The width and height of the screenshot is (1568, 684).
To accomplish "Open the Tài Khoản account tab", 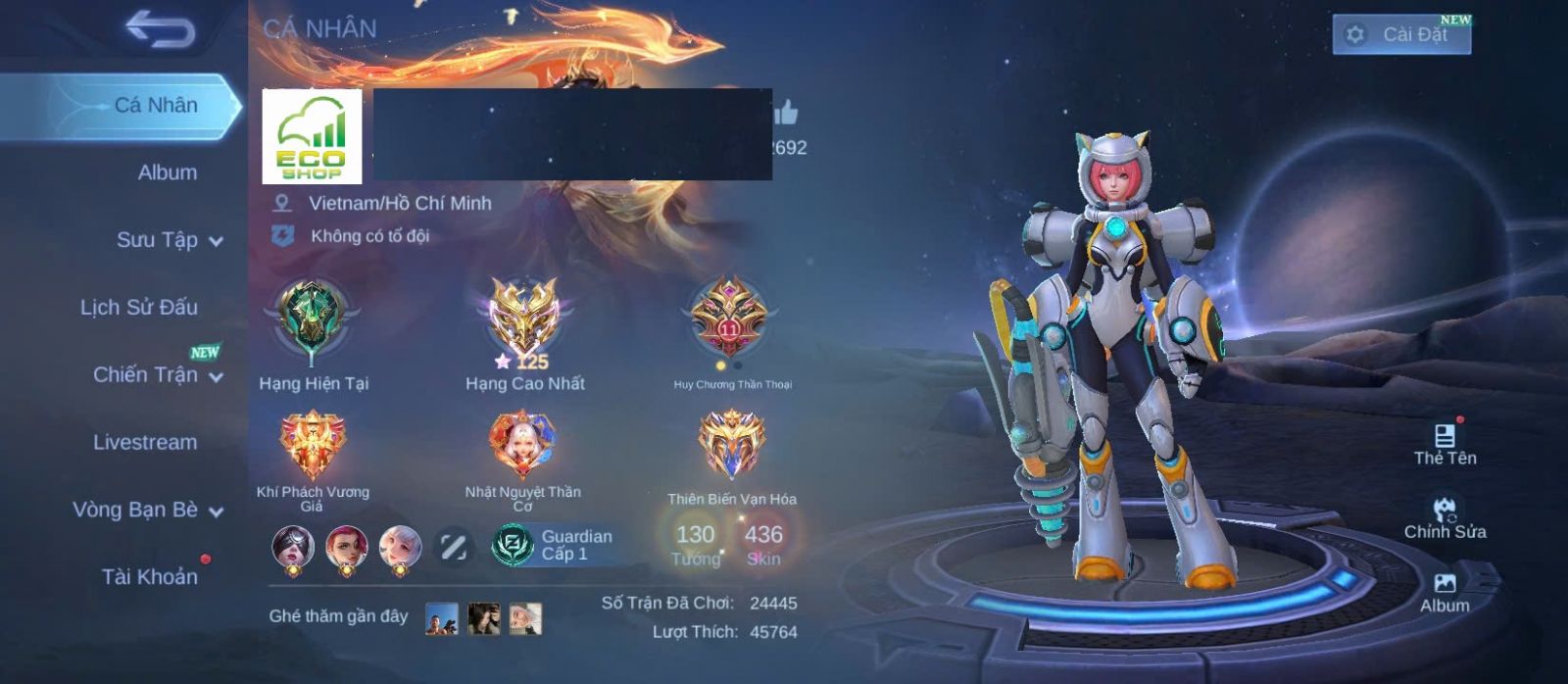I will (149, 576).
